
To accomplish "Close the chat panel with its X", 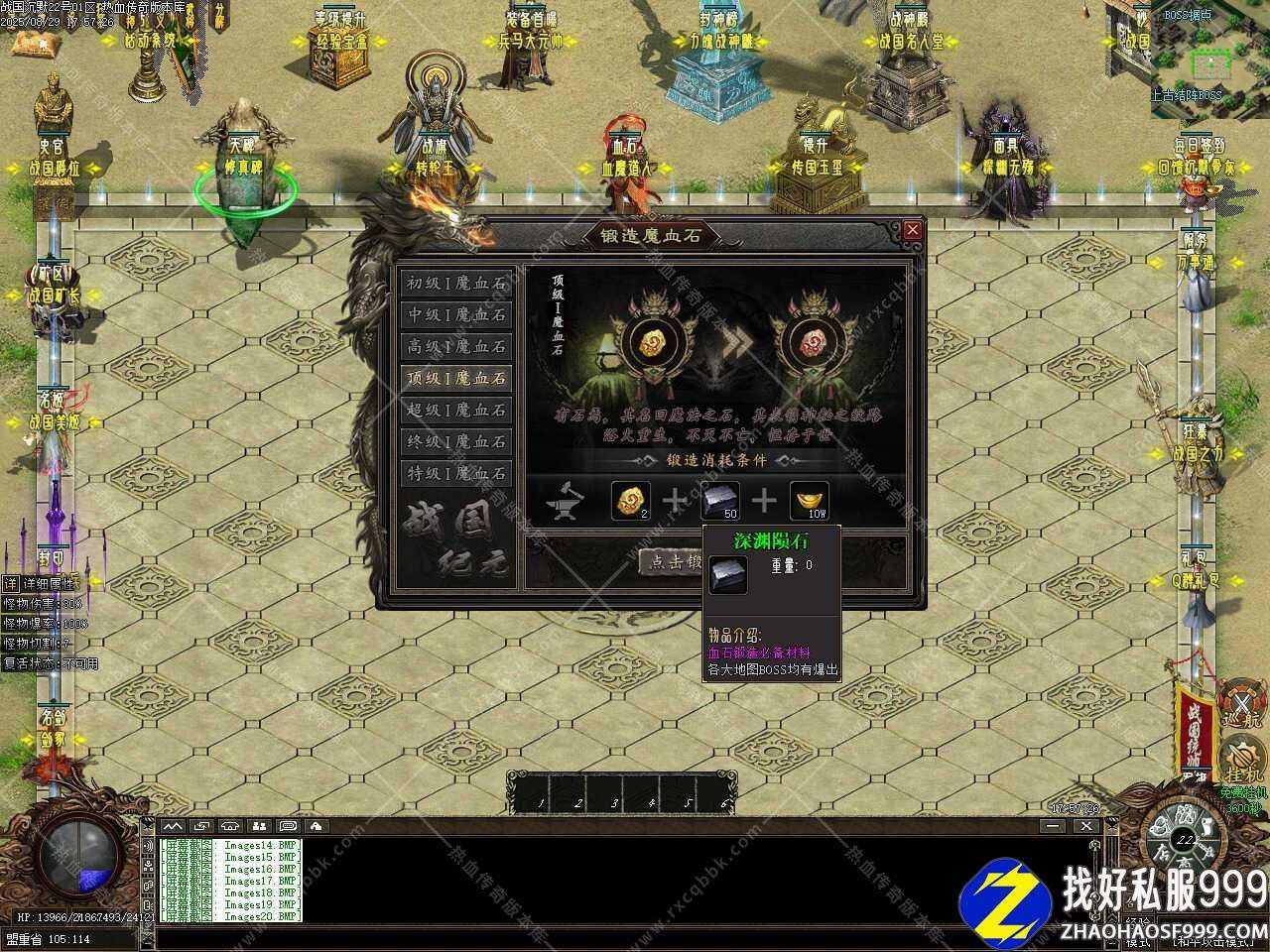I will 1085,826.
